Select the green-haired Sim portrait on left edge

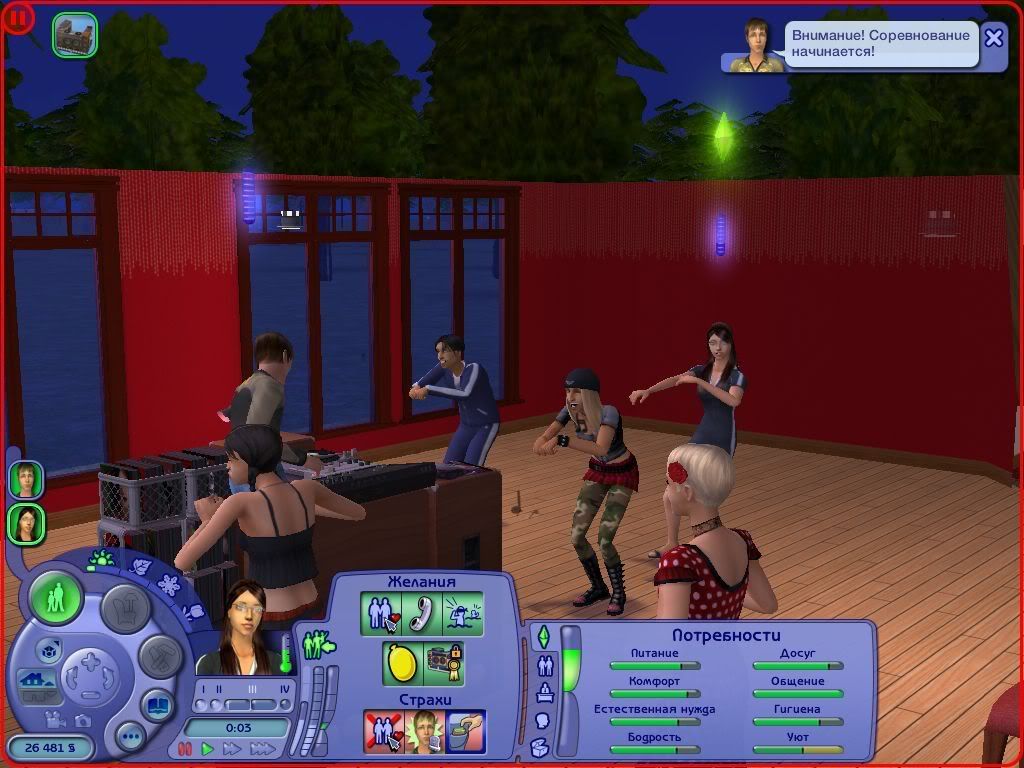(26, 479)
